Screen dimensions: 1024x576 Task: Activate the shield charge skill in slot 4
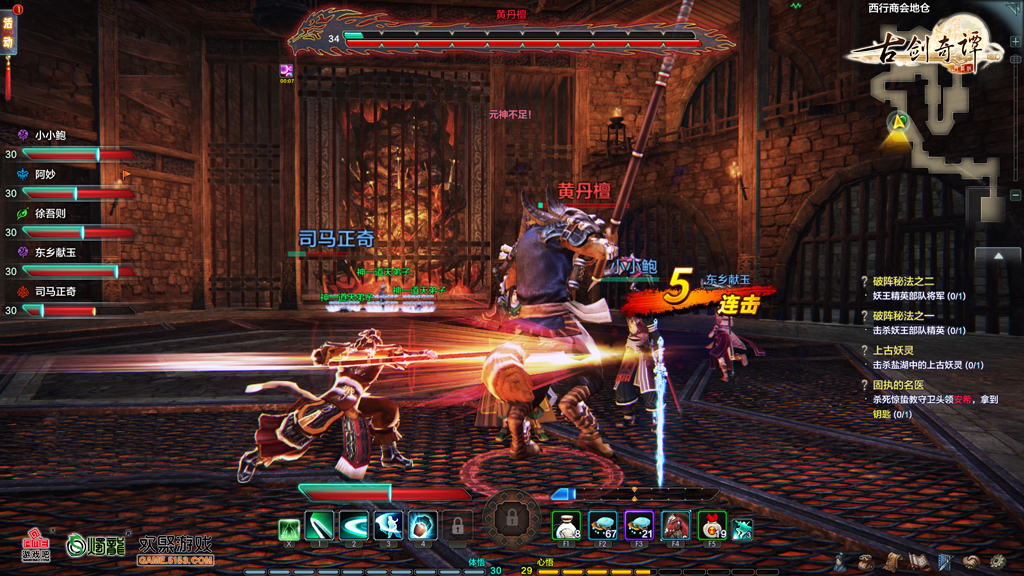[422, 525]
